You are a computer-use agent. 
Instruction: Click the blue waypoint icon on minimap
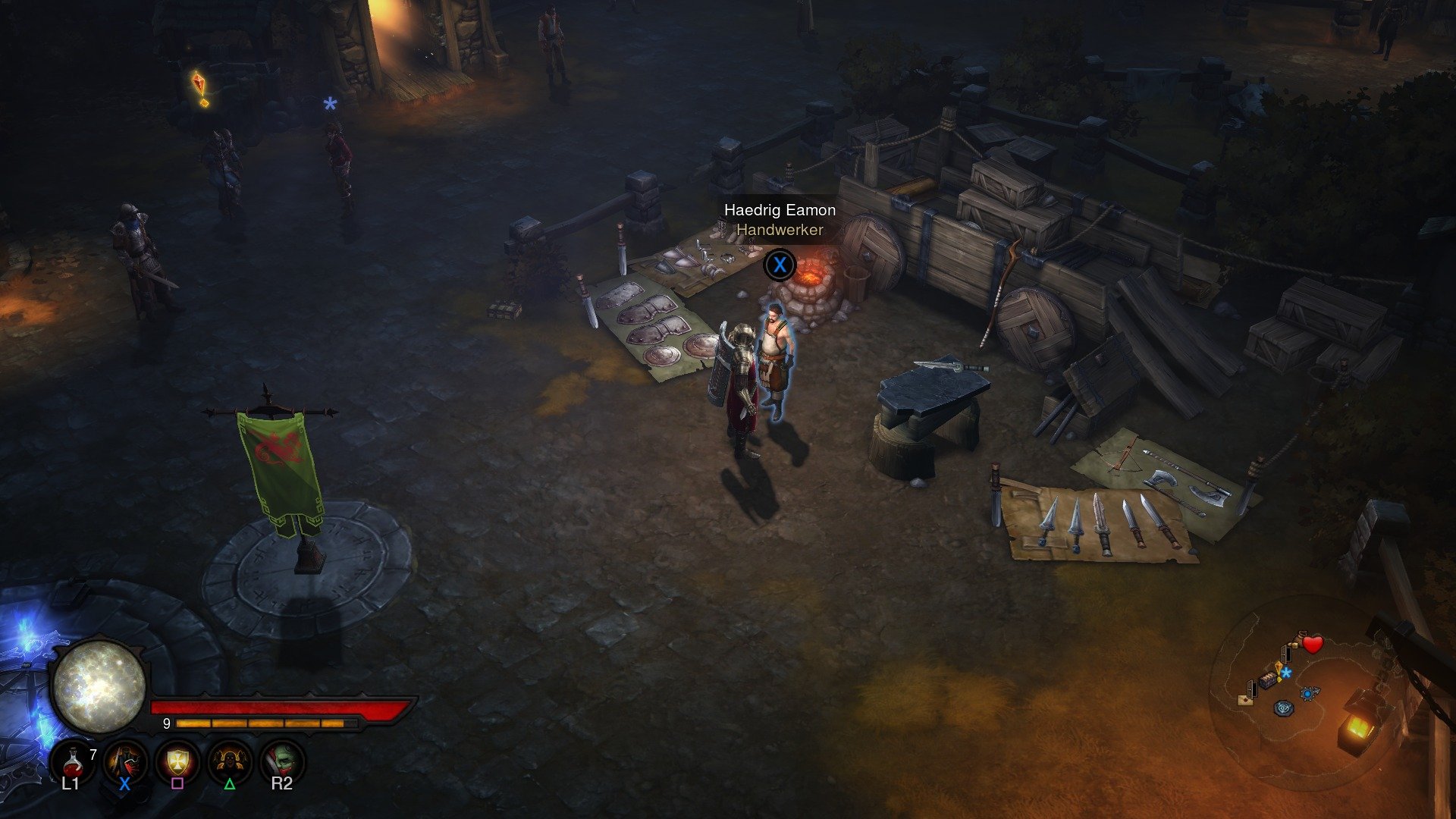point(1308,692)
